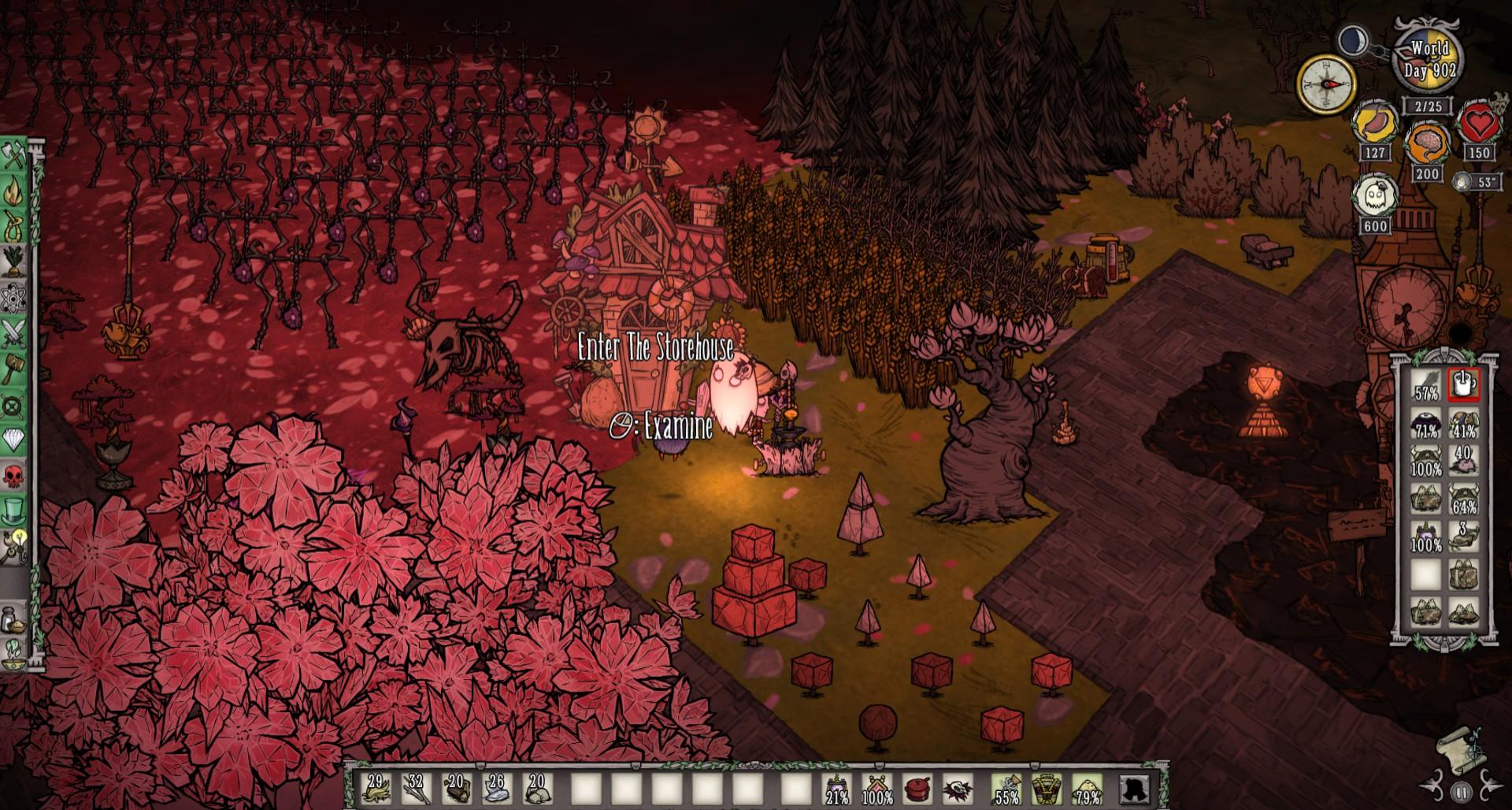This screenshot has width=1512, height=810.
Task: Click the compass dial on HUD
Action: pos(1327,84)
